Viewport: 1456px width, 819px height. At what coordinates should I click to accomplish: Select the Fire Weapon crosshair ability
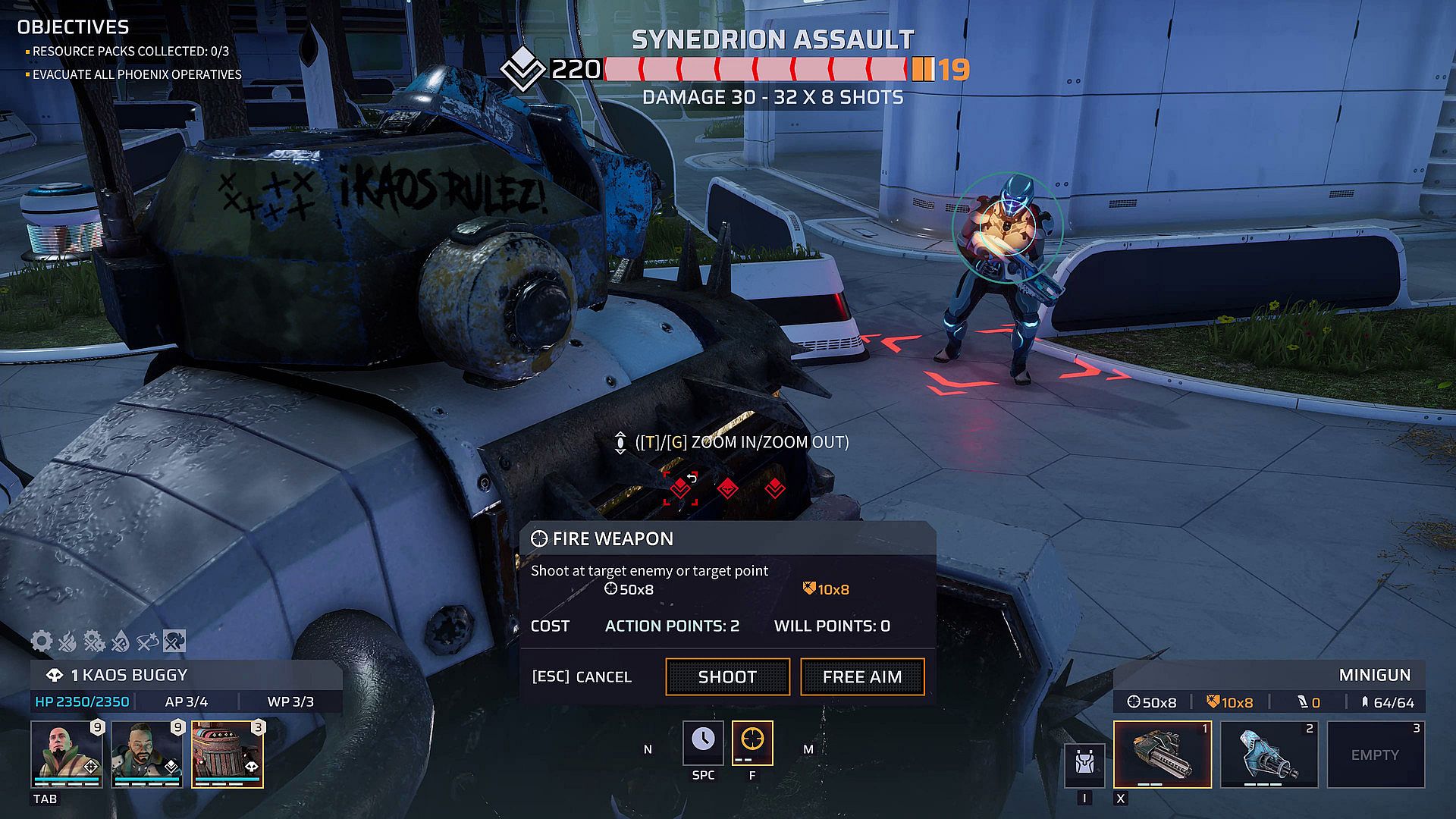pos(752,742)
